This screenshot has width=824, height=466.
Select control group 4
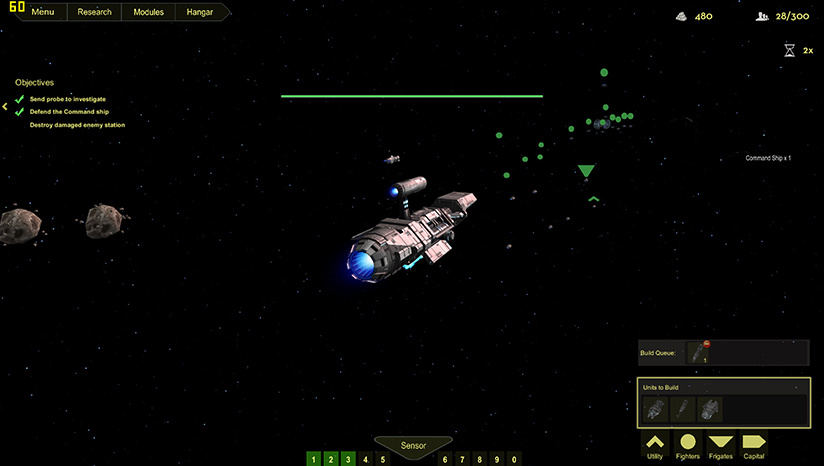(x=365, y=459)
